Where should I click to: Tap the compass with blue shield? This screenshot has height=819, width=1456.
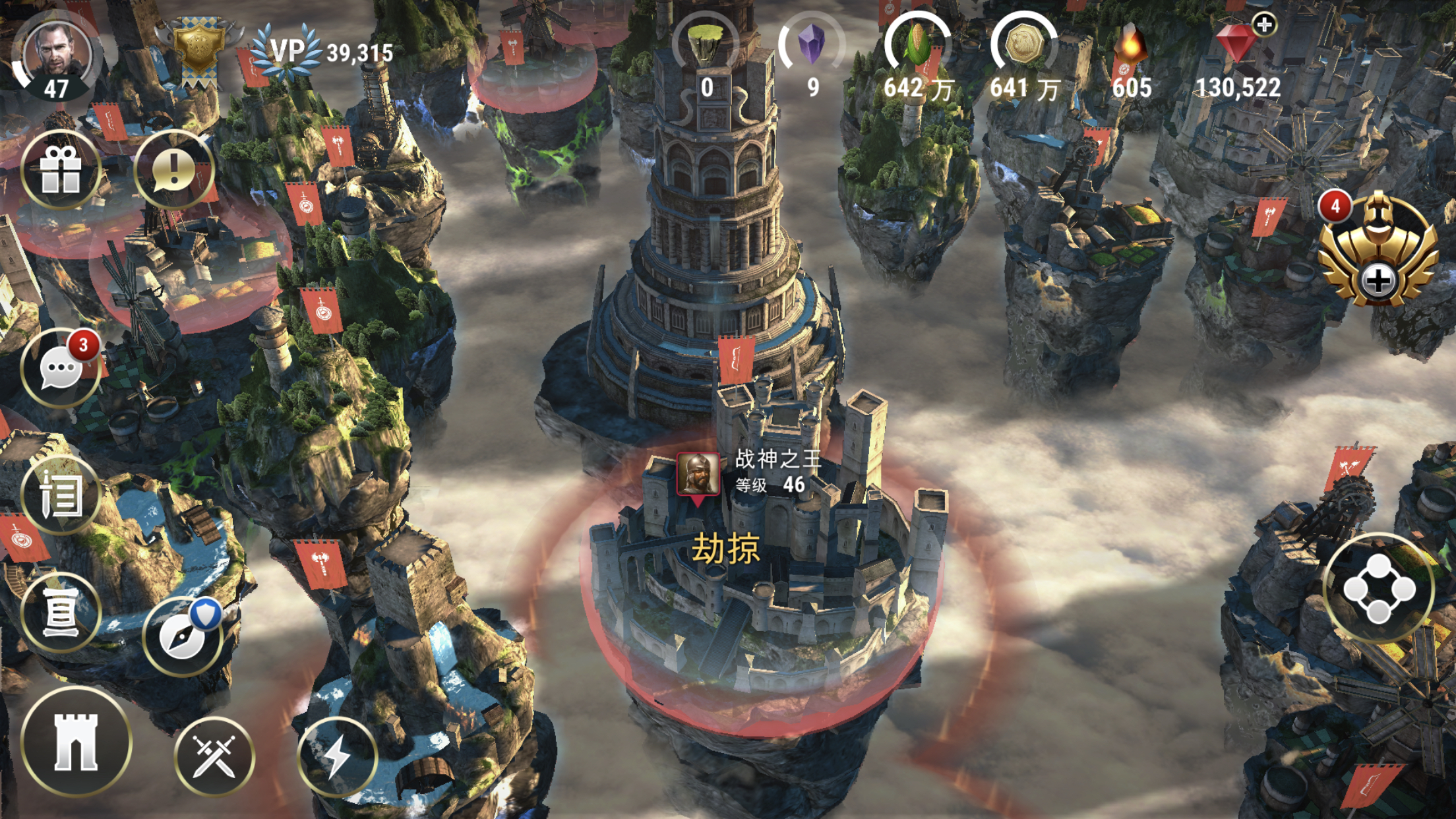click(183, 636)
